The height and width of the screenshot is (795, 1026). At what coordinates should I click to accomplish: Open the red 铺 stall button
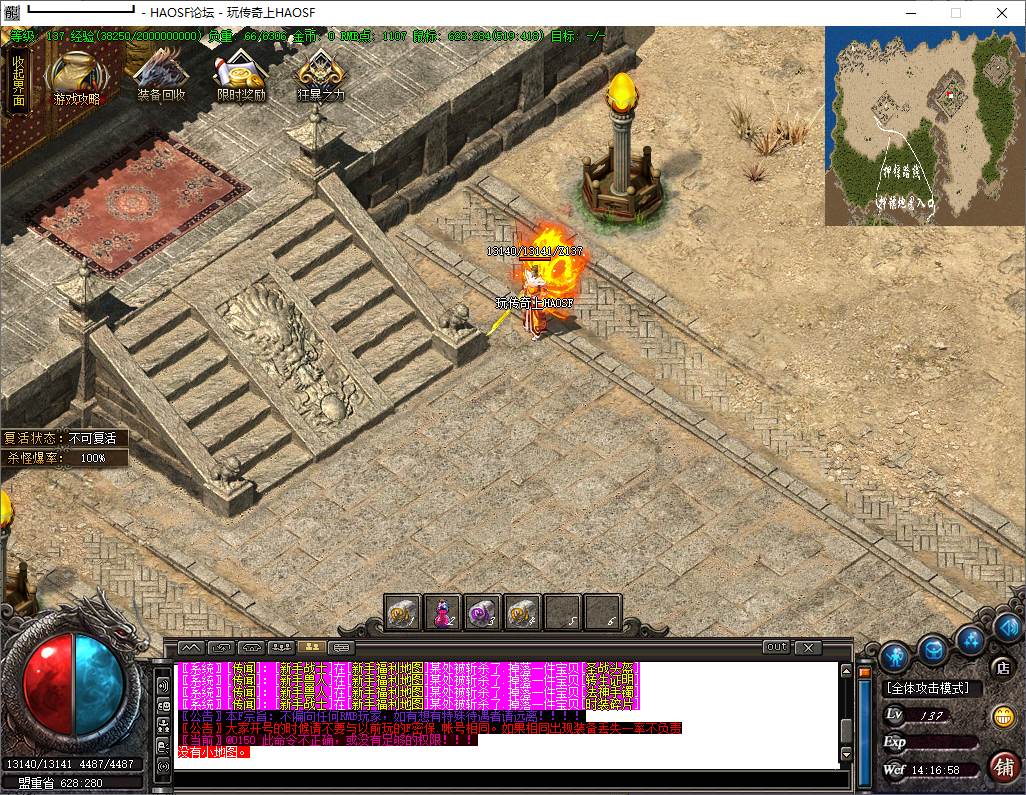click(1003, 767)
